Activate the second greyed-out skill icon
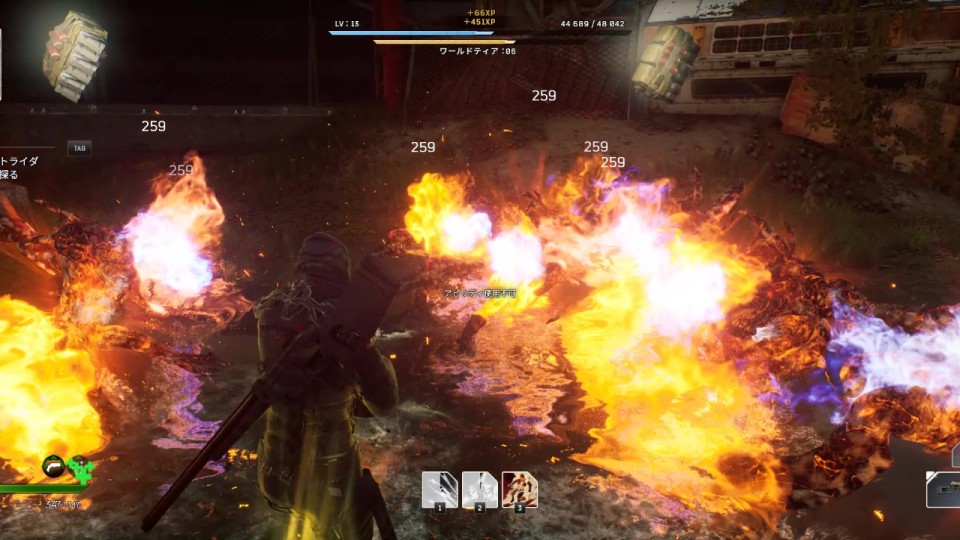The width and height of the screenshot is (960, 540). pyautogui.click(x=479, y=490)
